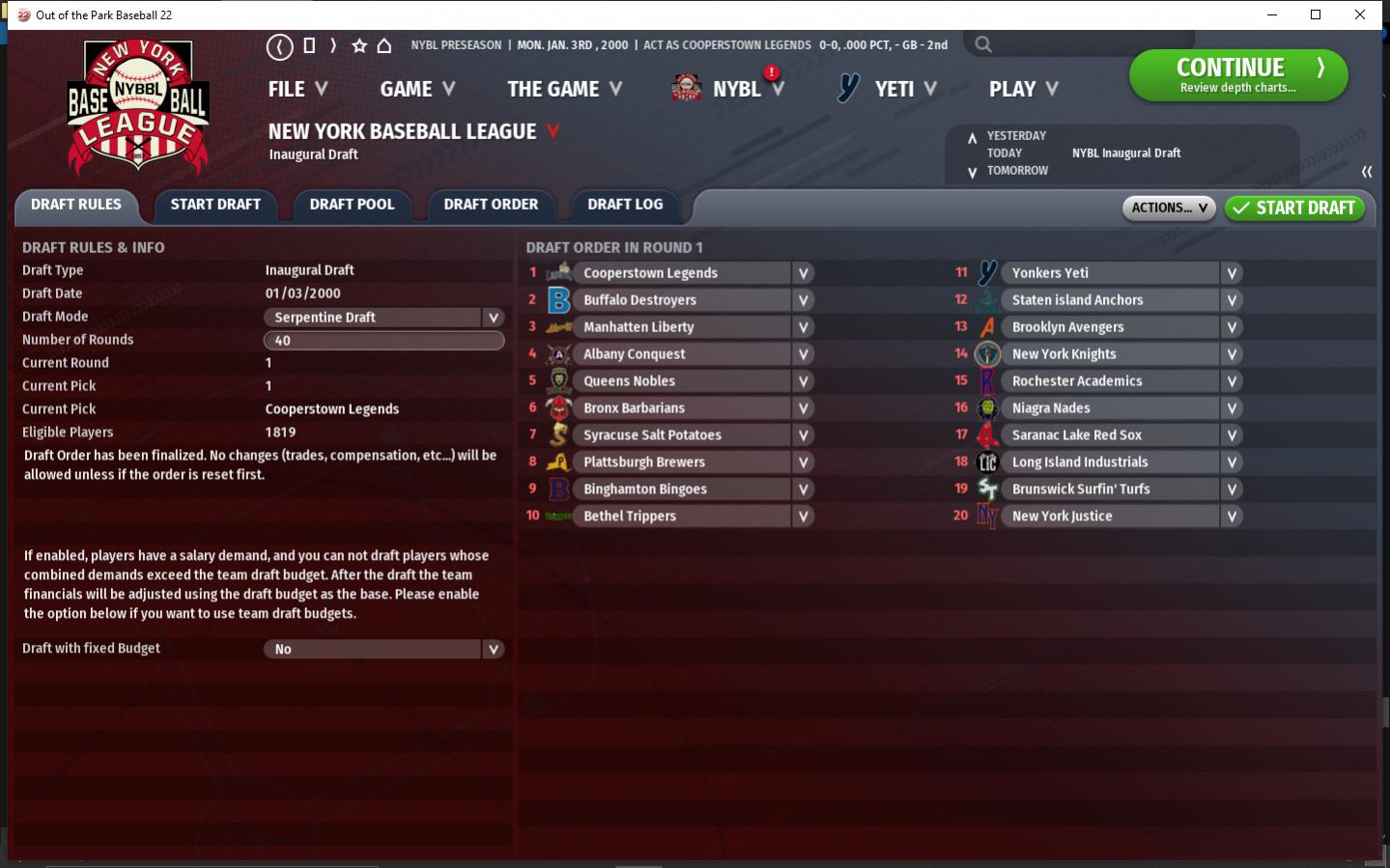View the Draft Log tab
Image resolution: width=1390 pixels, height=868 pixels.
tap(625, 205)
